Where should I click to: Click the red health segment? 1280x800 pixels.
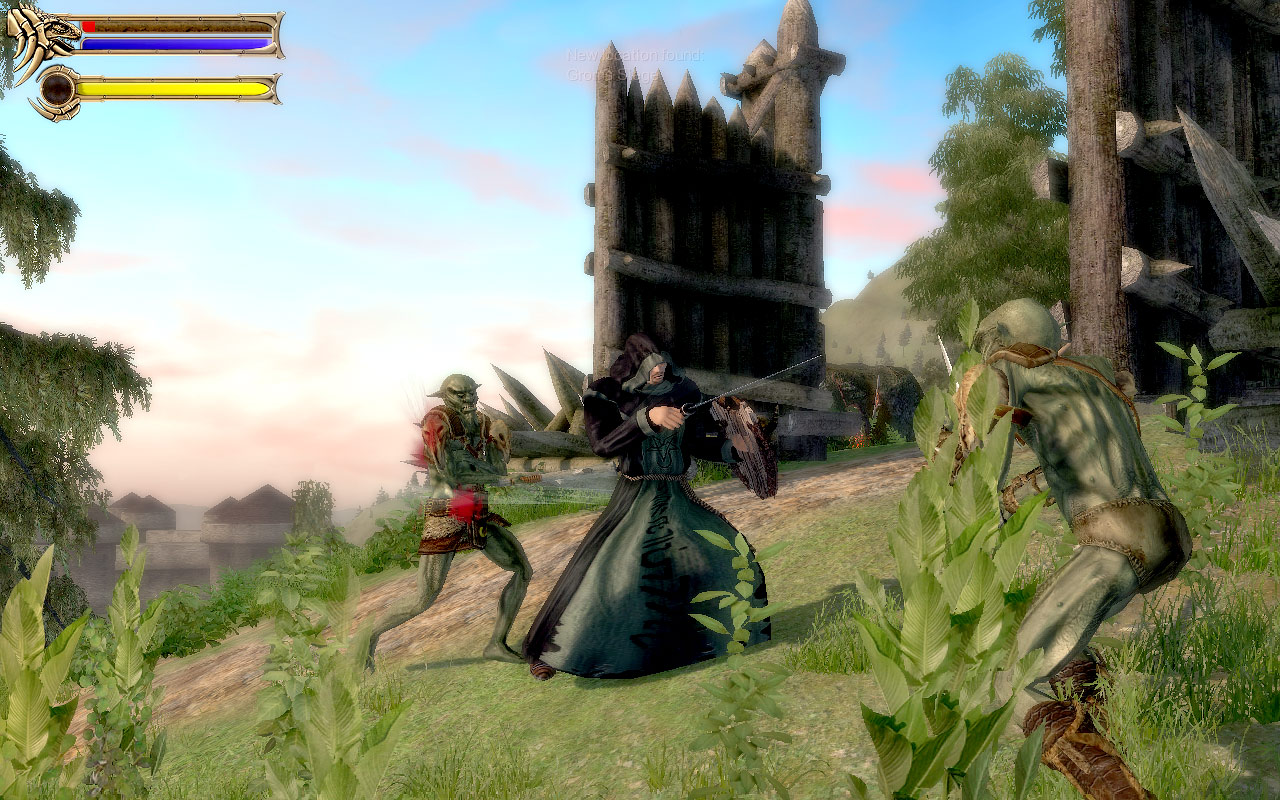pyautogui.click(x=88, y=26)
